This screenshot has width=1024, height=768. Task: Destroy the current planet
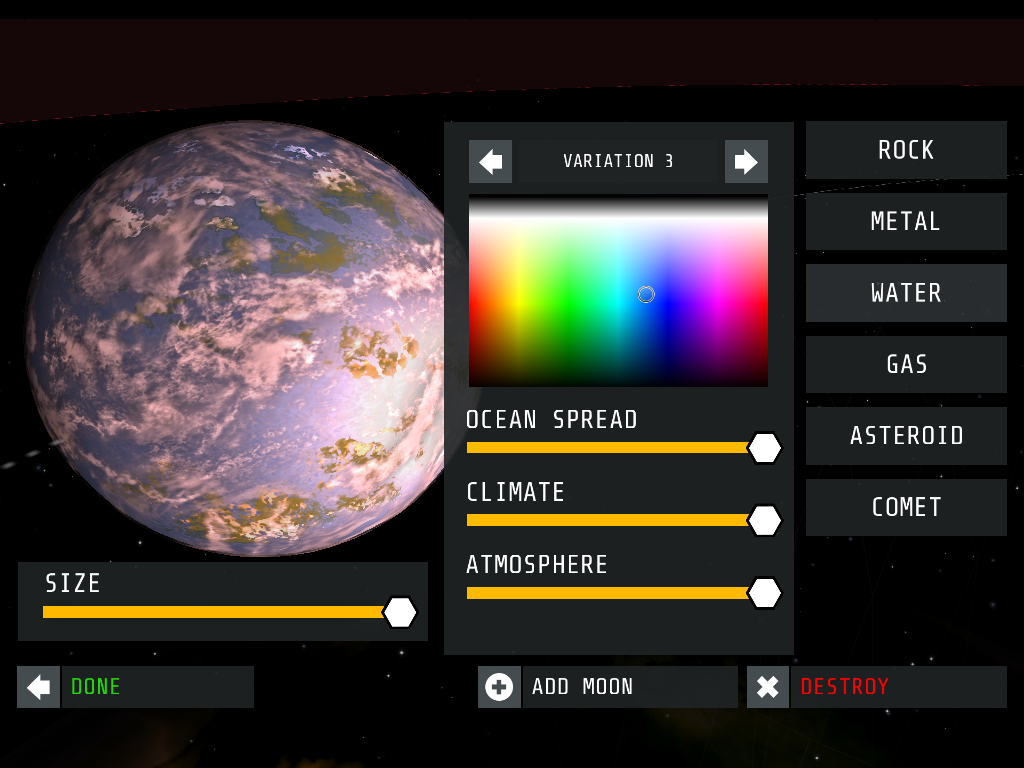[x=876, y=687]
